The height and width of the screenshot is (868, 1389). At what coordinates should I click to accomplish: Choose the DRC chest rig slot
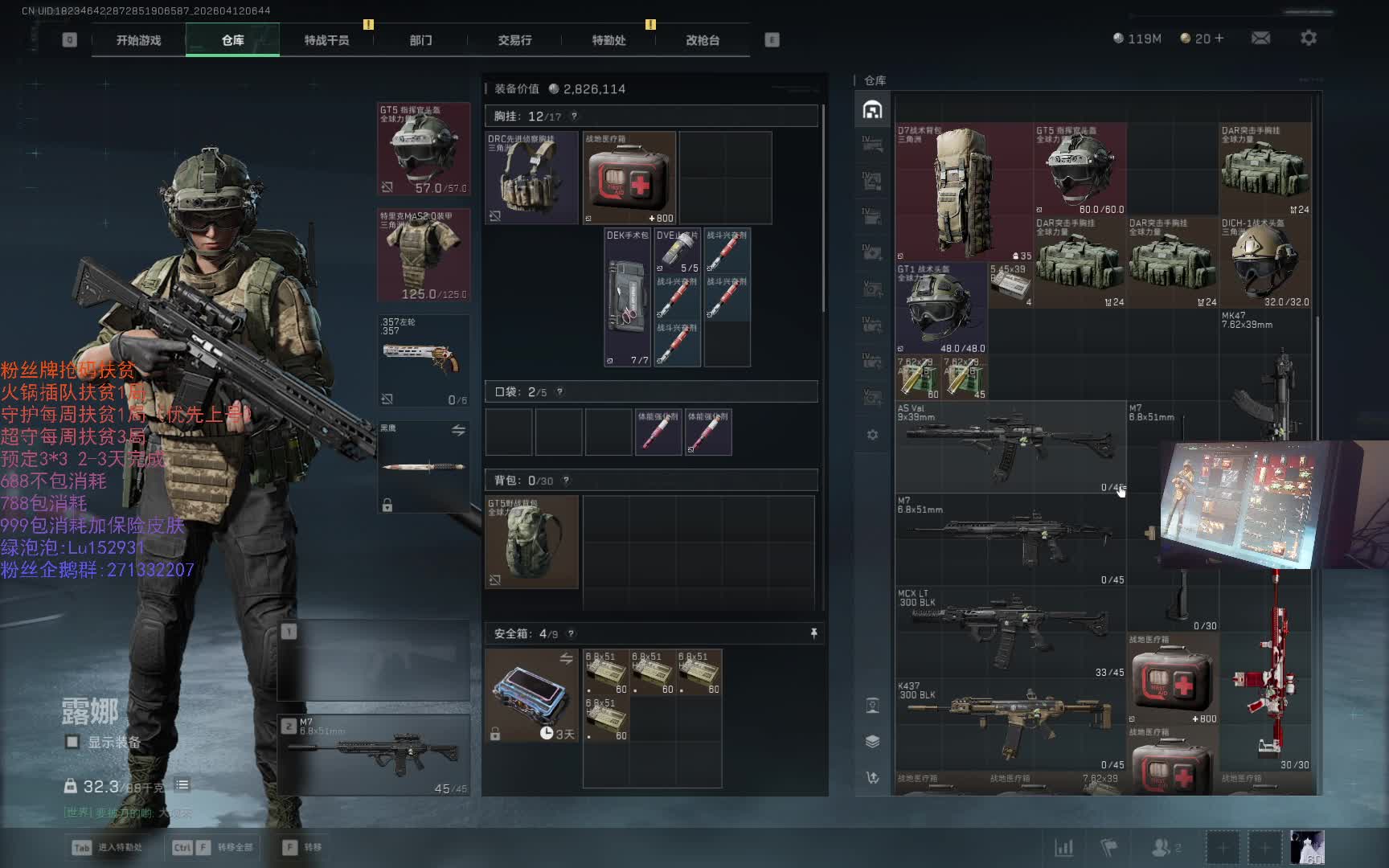point(531,178)
